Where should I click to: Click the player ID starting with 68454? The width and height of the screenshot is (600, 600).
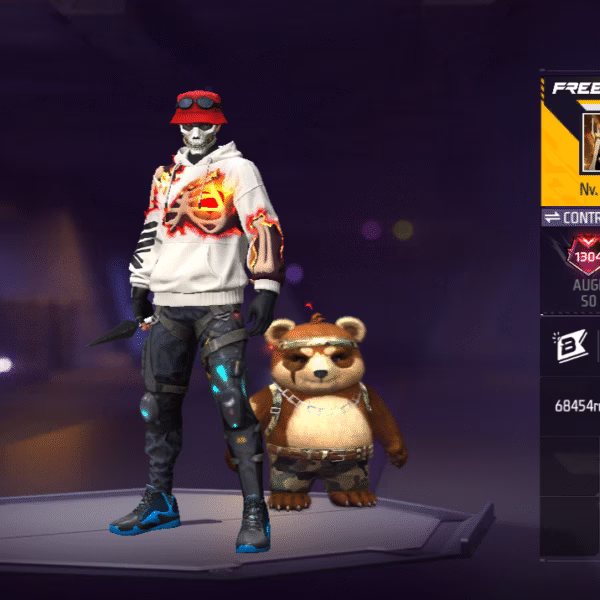pyautogui.click(x=577, y=406)
